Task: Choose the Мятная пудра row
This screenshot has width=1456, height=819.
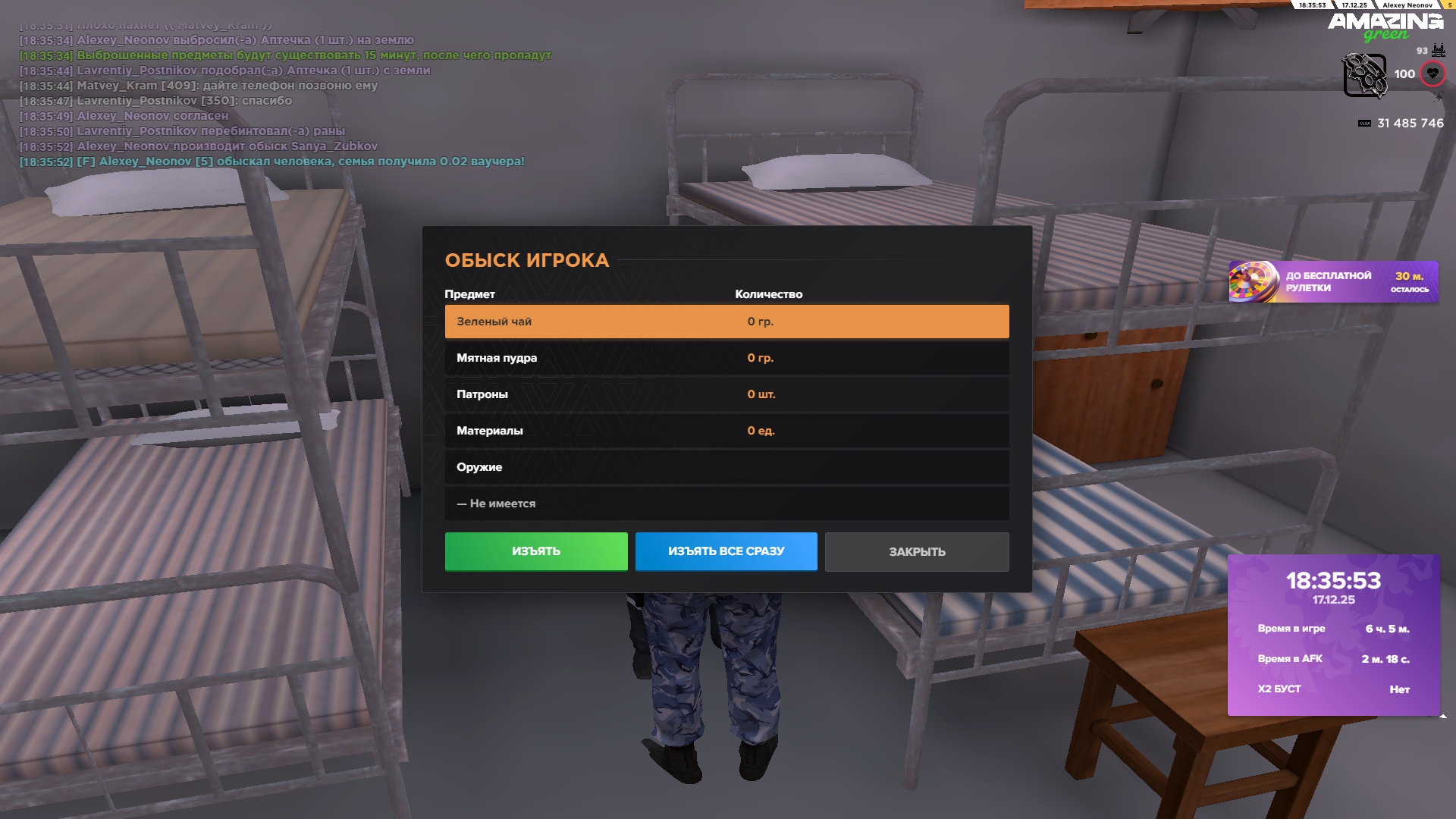Action: coord(726,358)
